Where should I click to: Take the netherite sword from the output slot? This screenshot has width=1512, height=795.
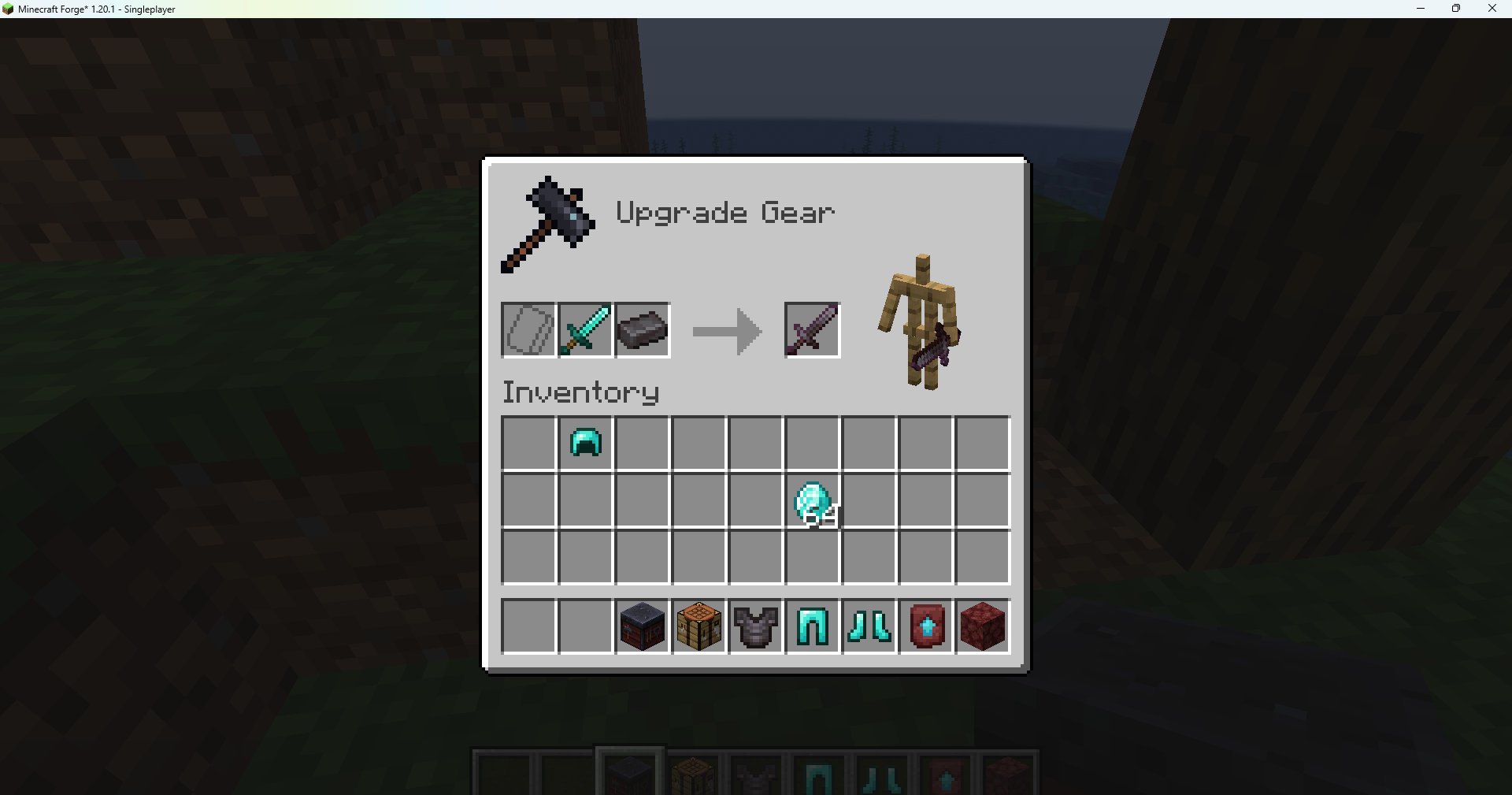(x=811, y=330)
